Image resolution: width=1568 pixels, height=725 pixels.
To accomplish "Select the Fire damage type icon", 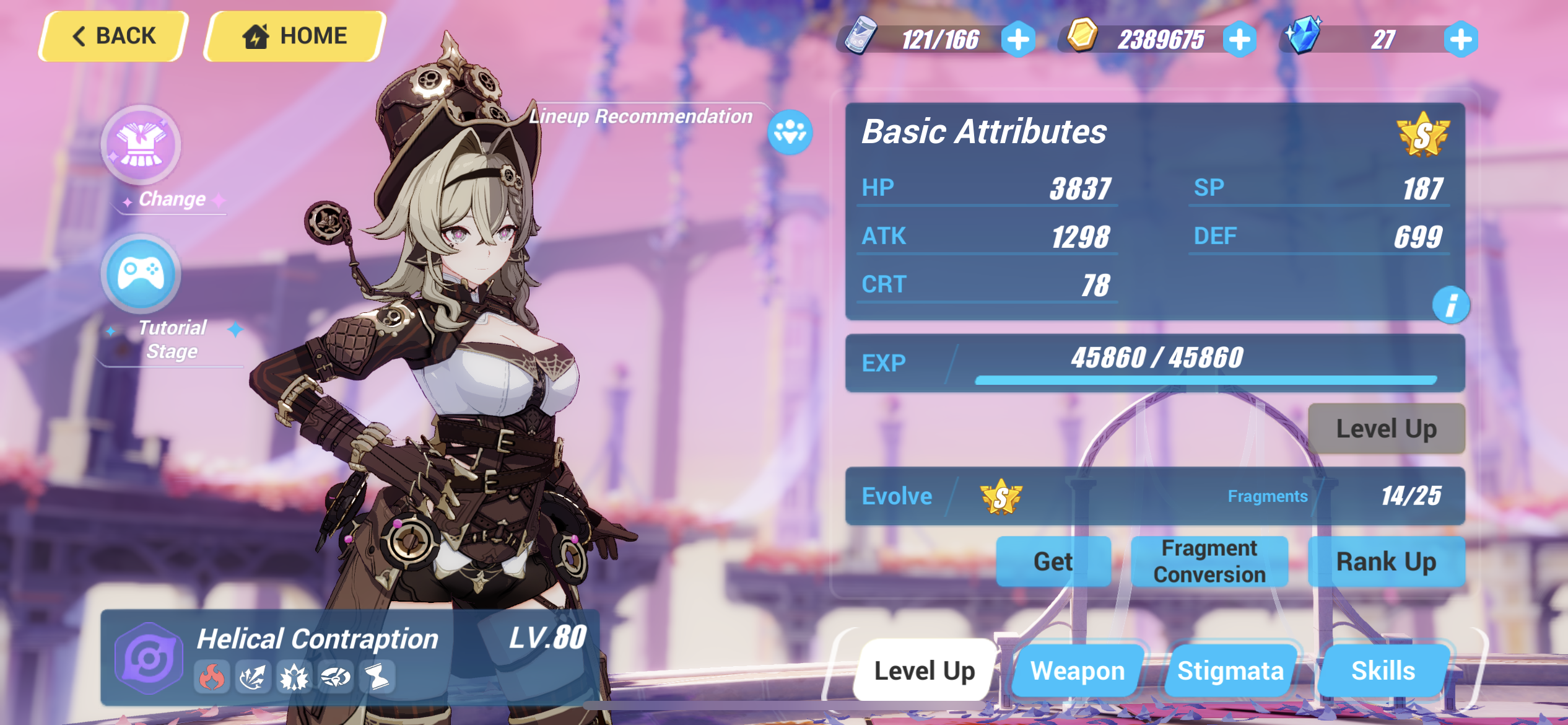I will (x=212, y=677).
